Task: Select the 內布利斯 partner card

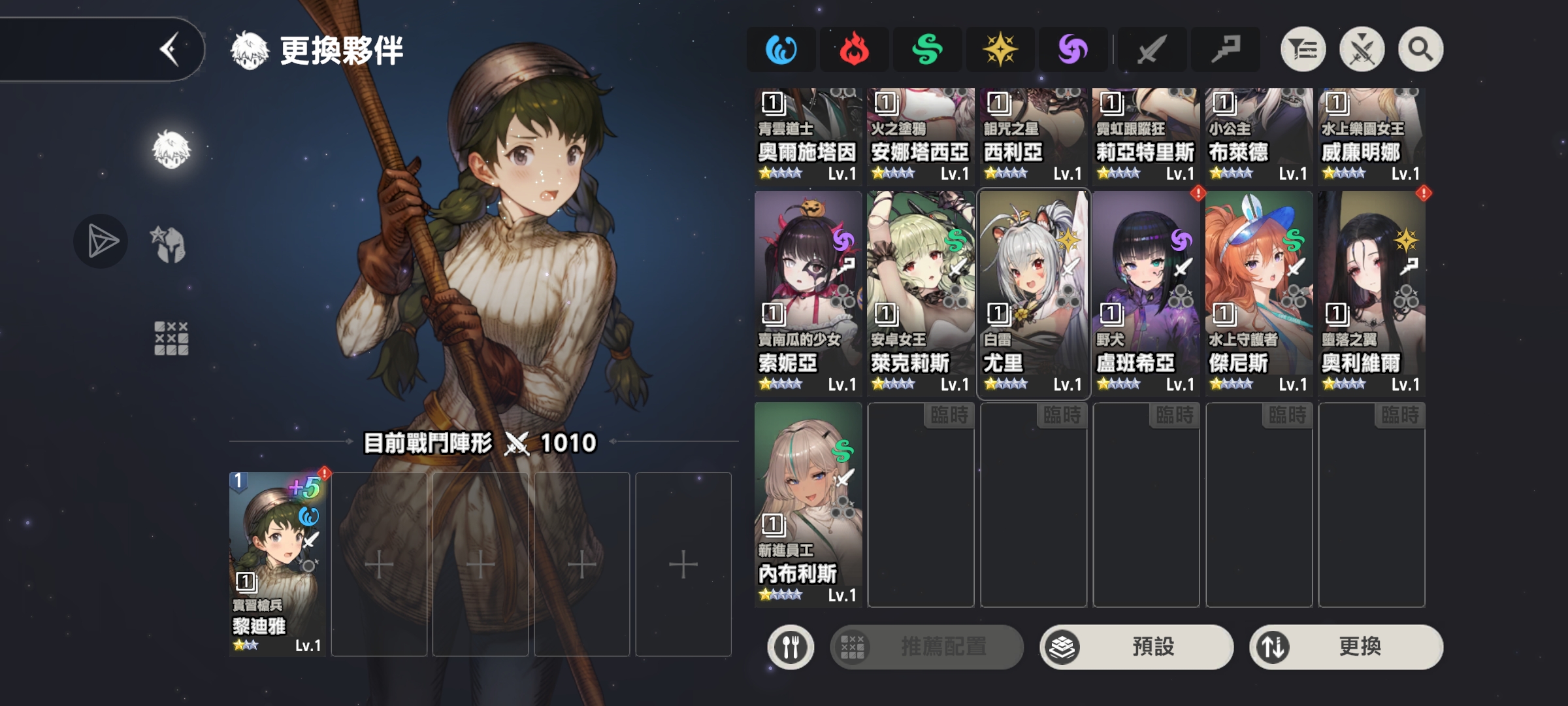Action: (x=808, y=504)
